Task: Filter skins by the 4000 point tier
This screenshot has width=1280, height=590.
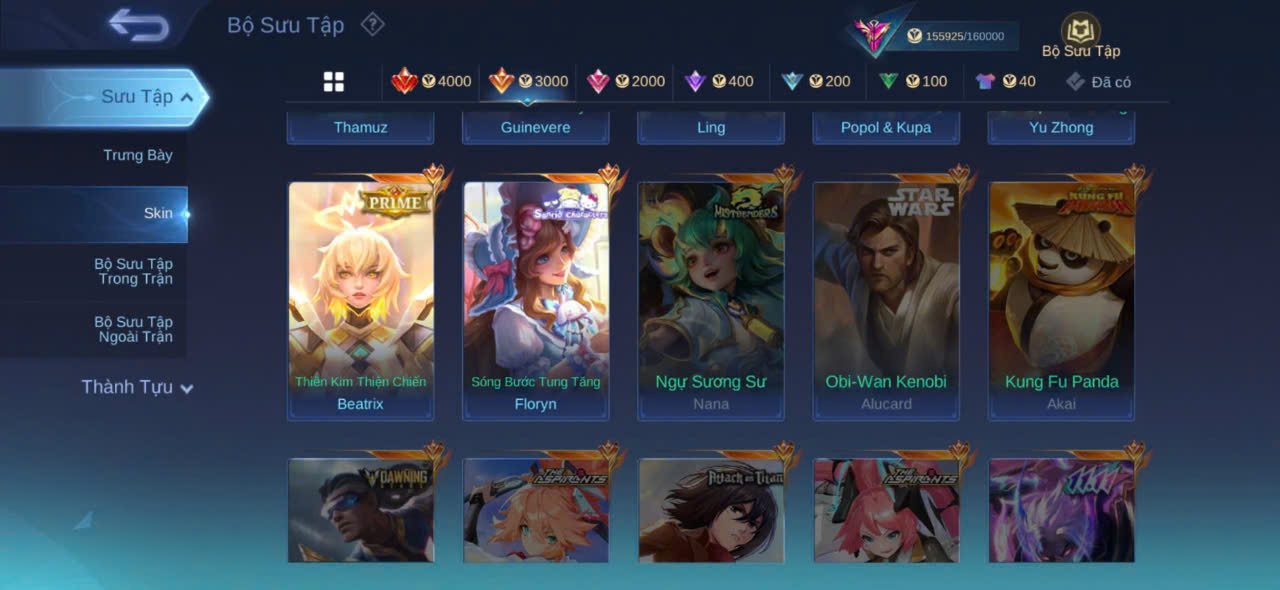Action: pos(431,81)
